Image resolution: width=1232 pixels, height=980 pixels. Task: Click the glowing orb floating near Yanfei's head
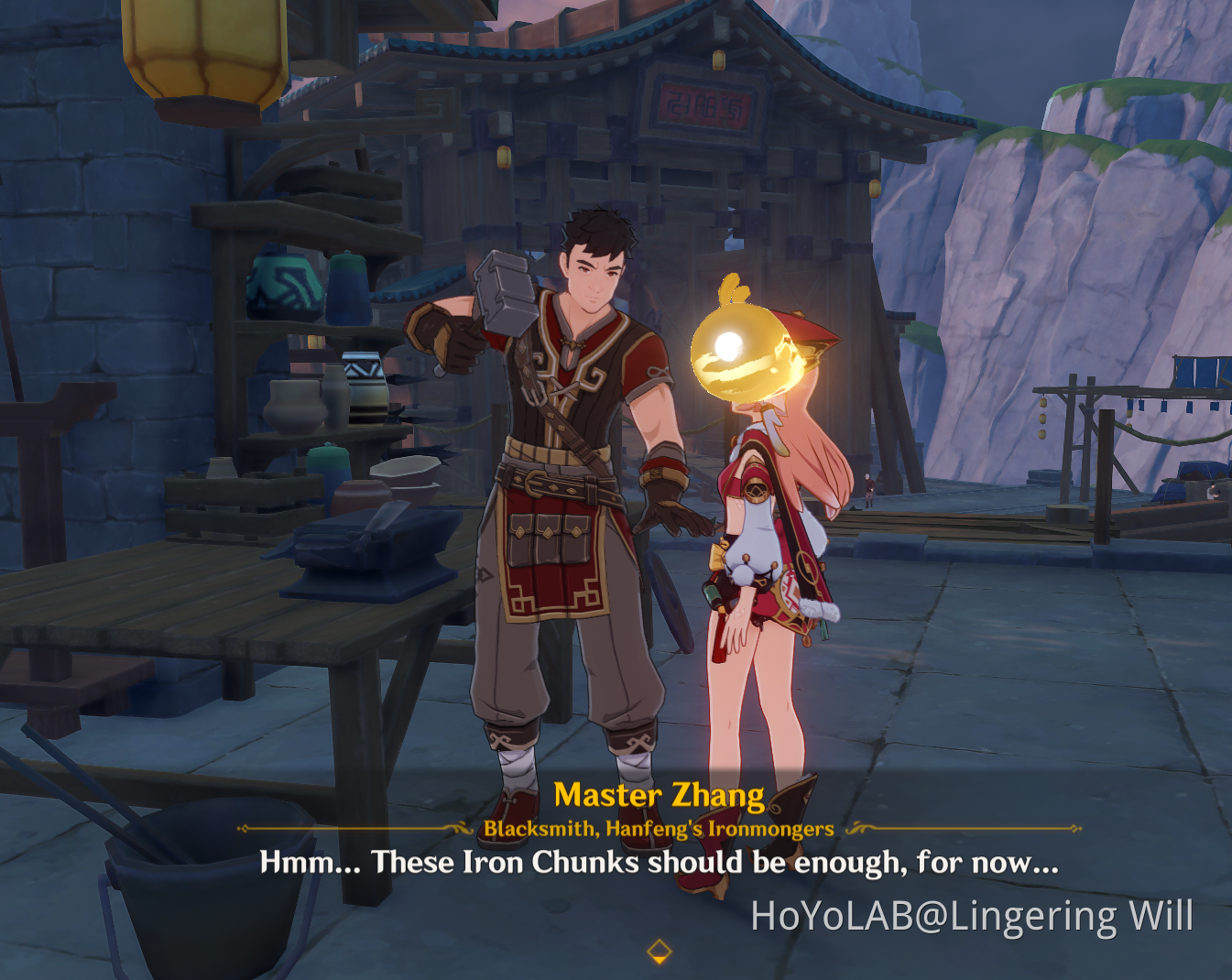point(744,353)
